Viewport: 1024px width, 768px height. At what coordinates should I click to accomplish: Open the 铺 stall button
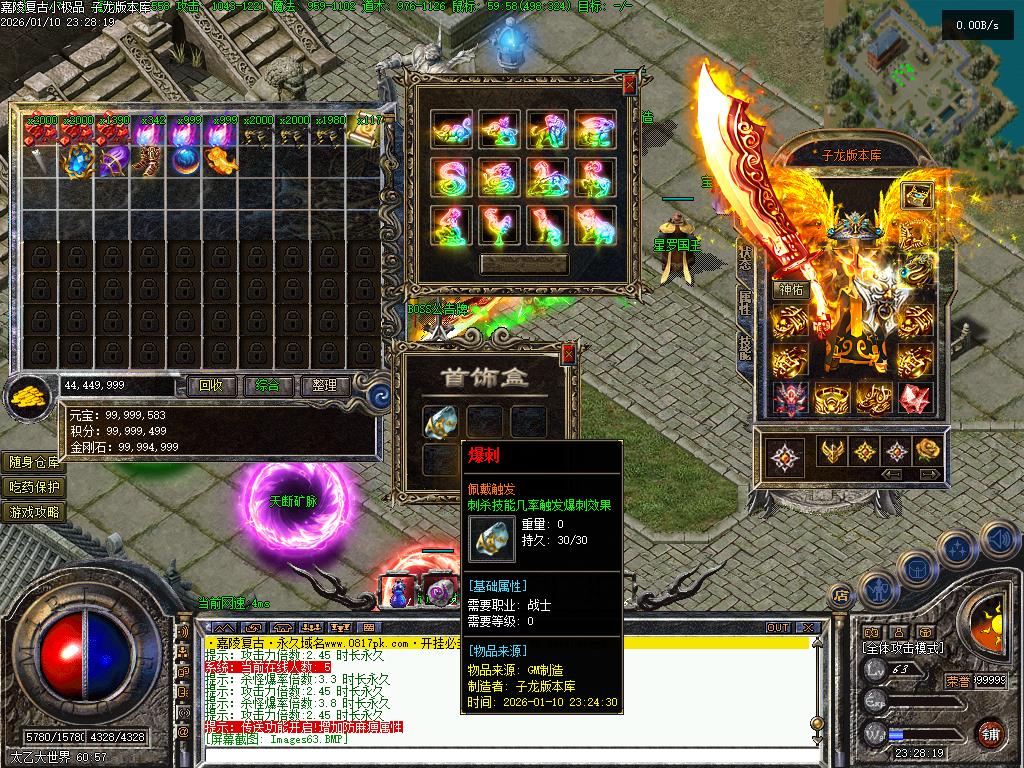click(991, 733)
